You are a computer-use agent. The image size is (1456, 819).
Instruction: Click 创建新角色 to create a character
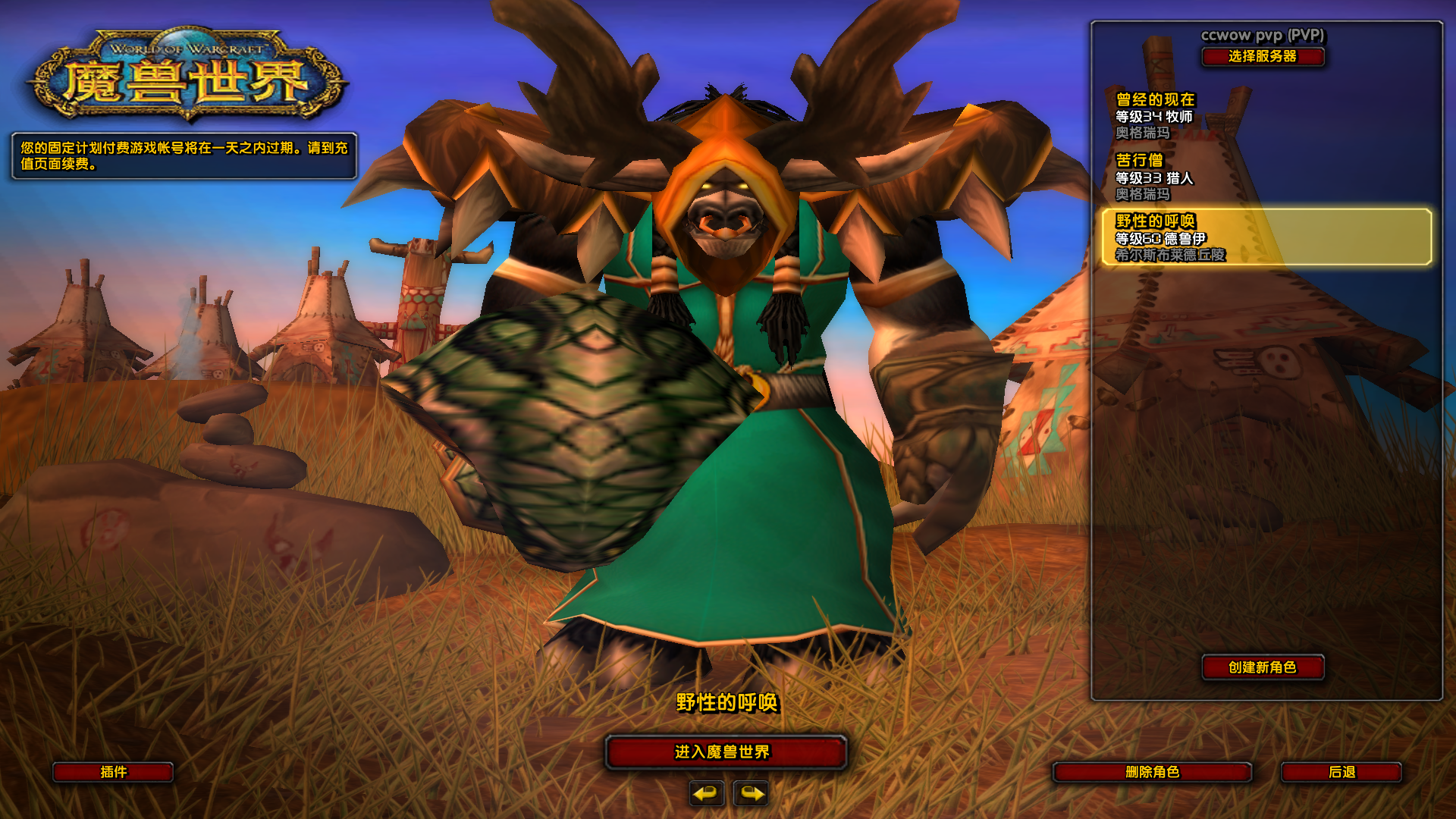pos(1263,667)
